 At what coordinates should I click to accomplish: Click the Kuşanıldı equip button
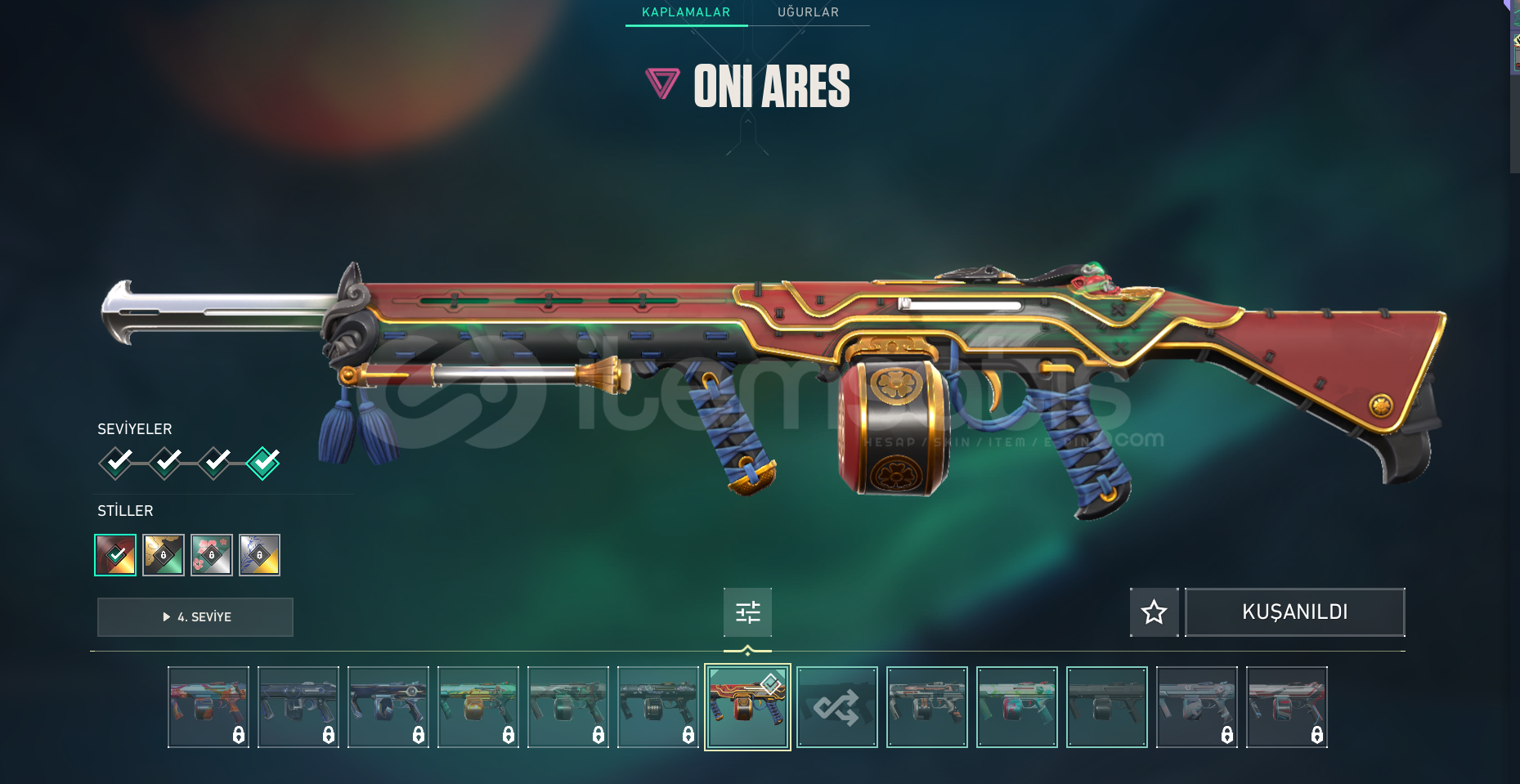pos(1294,612)
